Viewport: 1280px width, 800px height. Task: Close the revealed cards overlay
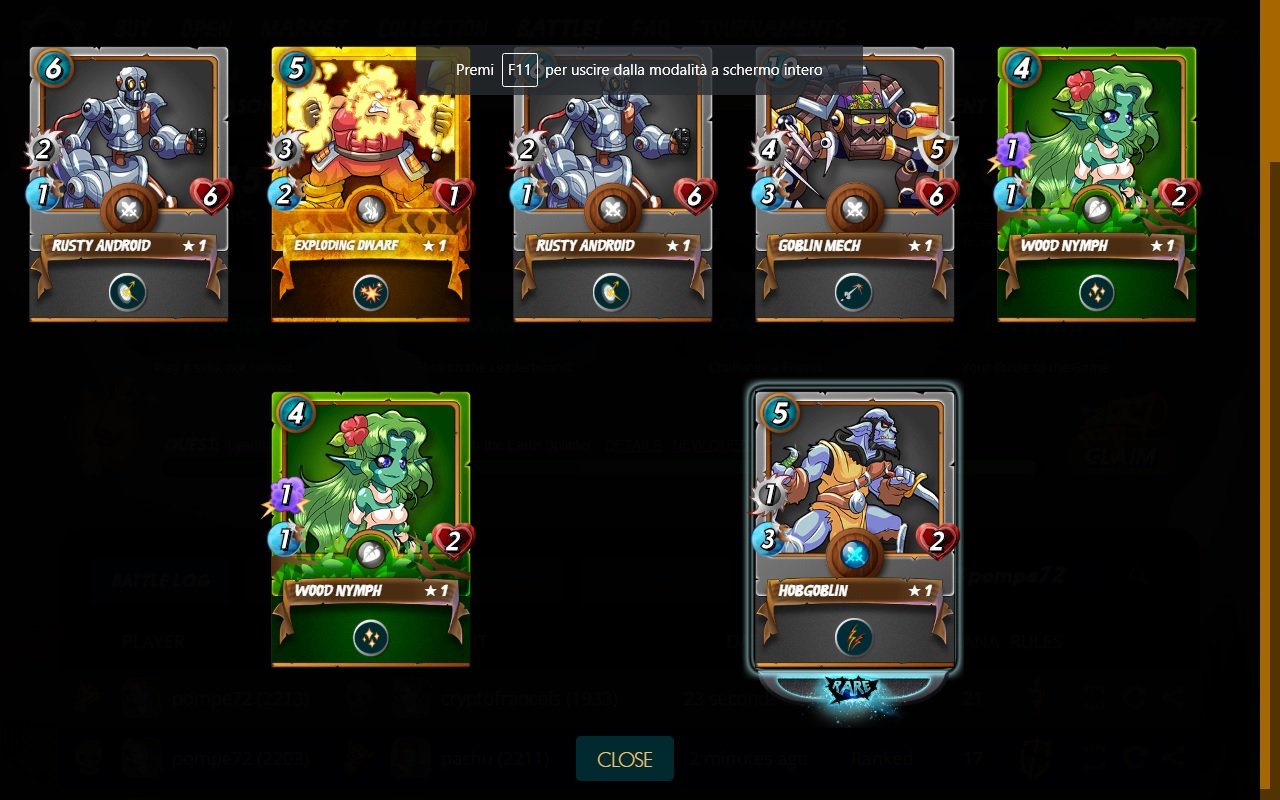(624, 759)
